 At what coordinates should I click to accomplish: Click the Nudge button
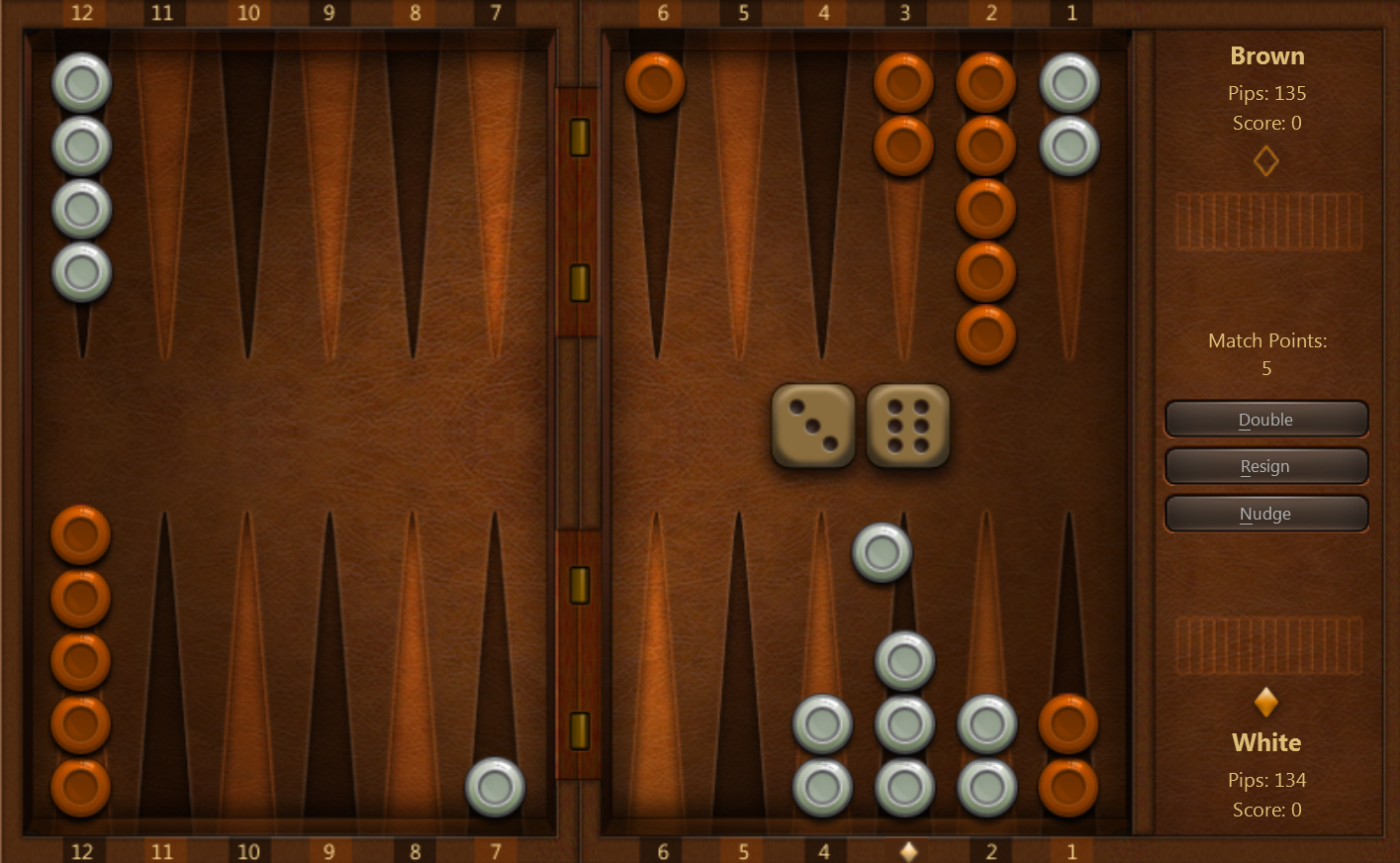point(1266,514)
